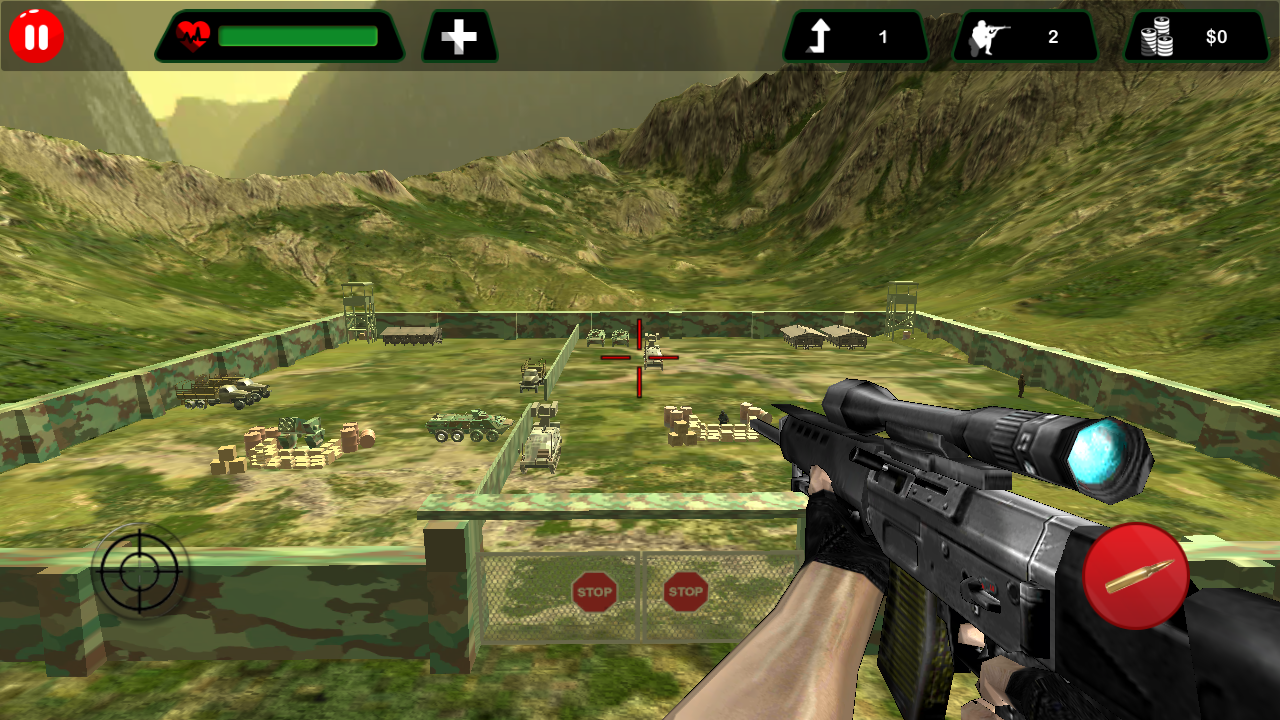The image size is (1280, 720).
Task: Fire the rifle using the red bullet button
Action: coord(1136,576)
